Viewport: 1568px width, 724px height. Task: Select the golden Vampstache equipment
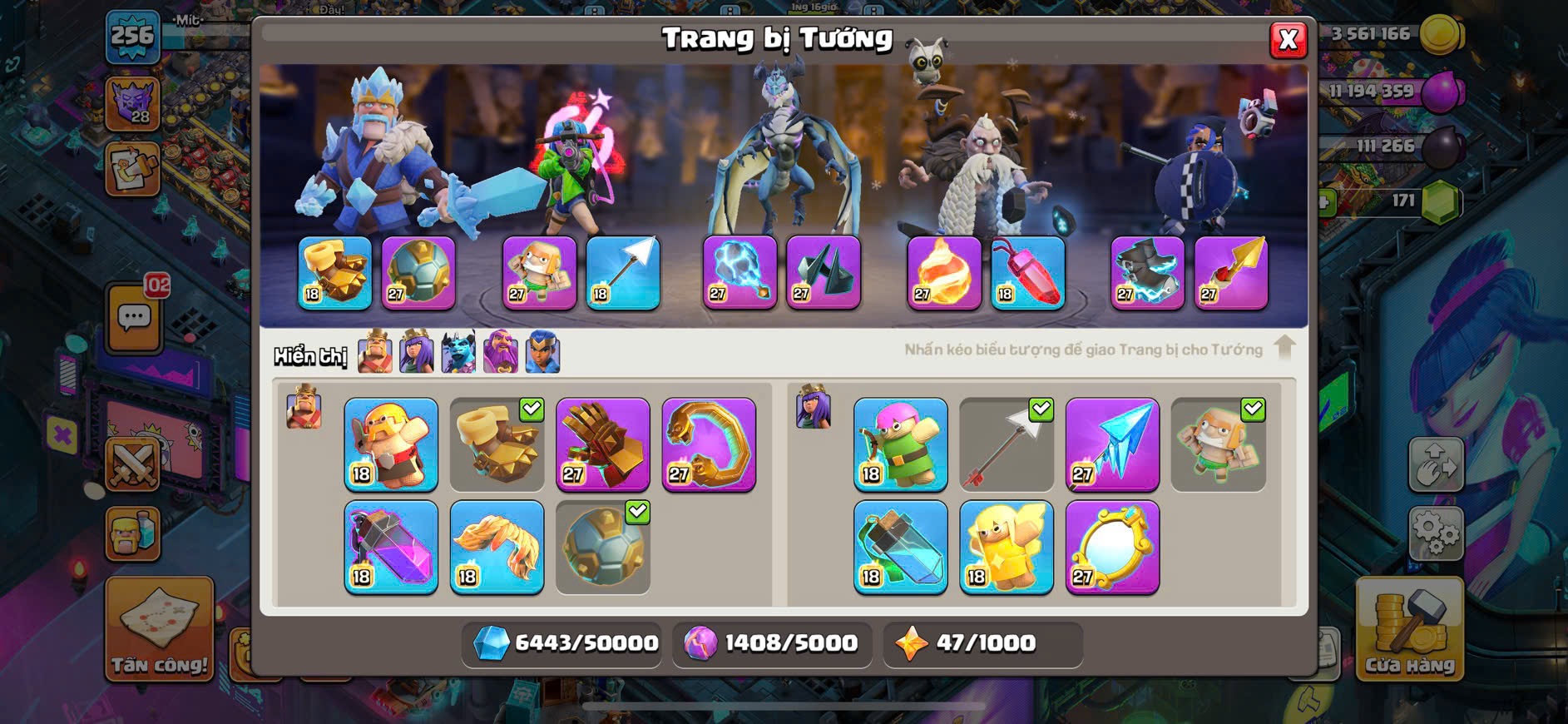497,547
